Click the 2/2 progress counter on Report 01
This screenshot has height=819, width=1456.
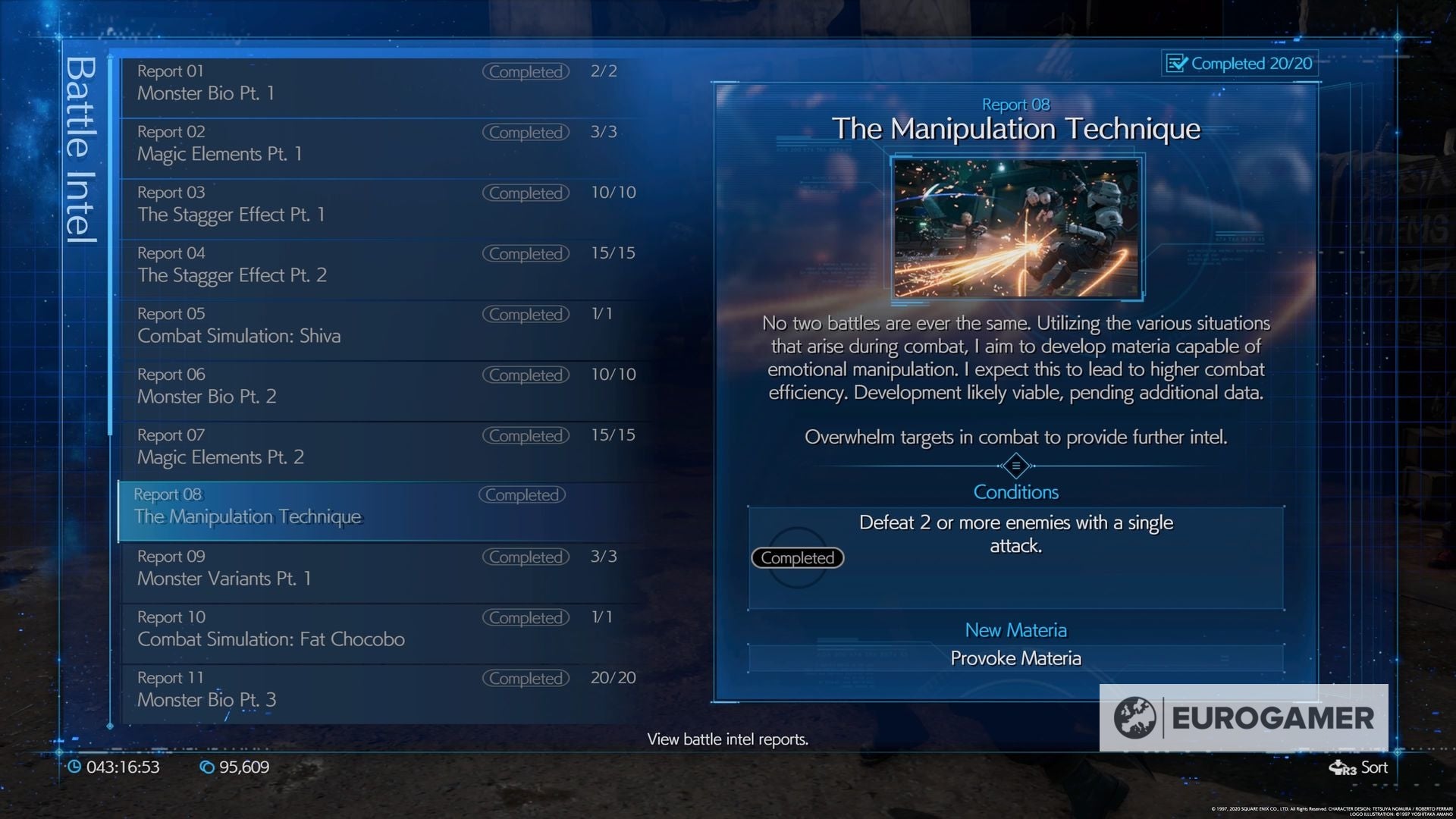(x=603, y=71)
